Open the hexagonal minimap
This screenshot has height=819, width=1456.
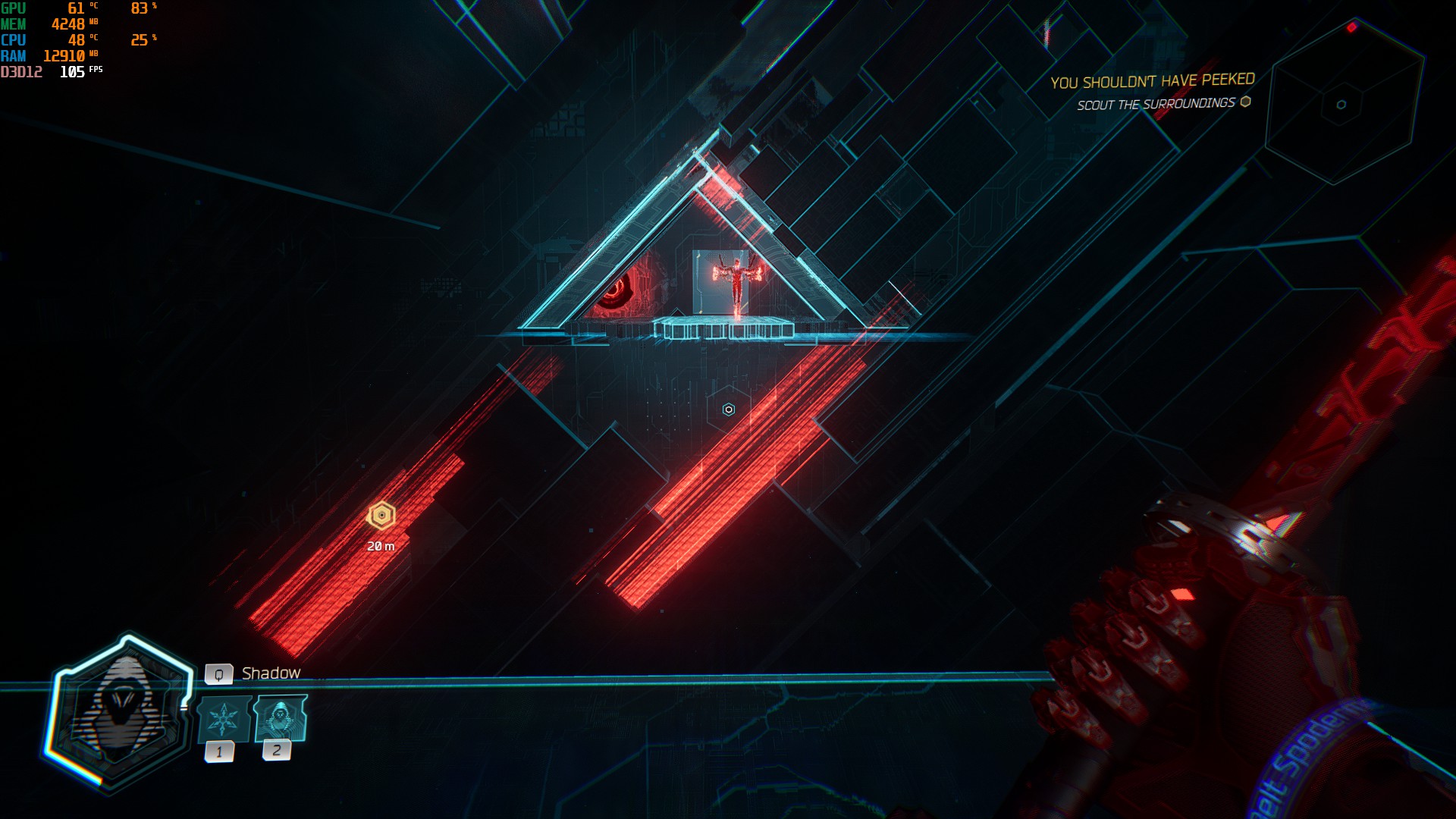click(1342, 102)
